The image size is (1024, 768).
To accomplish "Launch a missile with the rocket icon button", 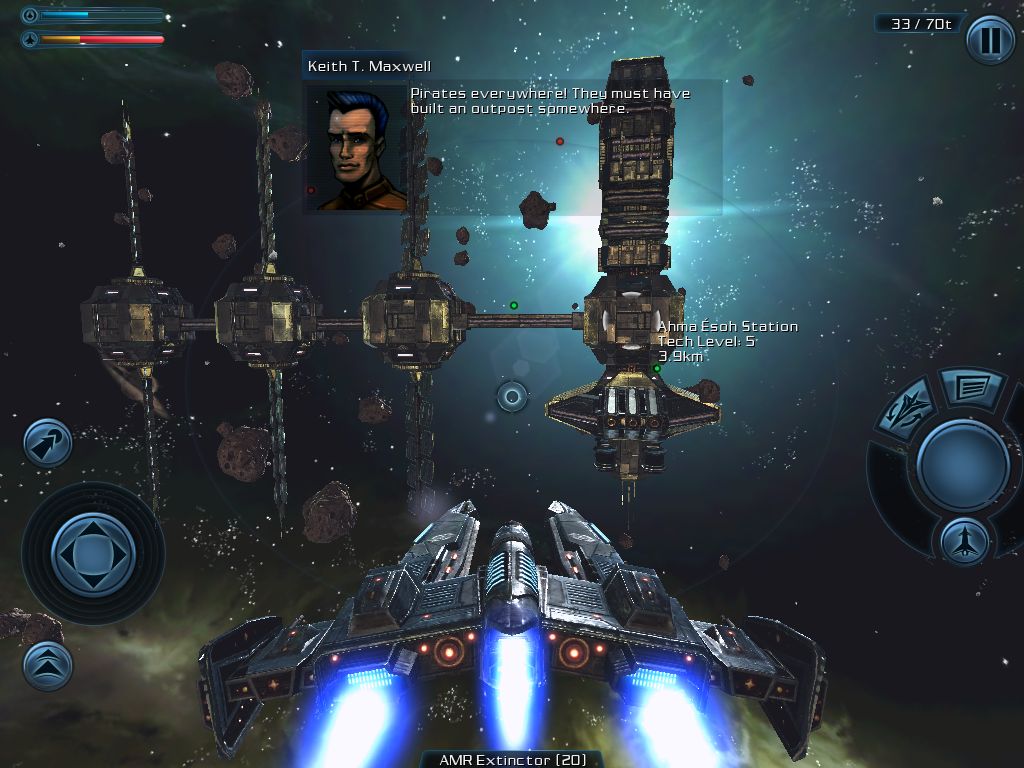I will click(x=964, y=542).
